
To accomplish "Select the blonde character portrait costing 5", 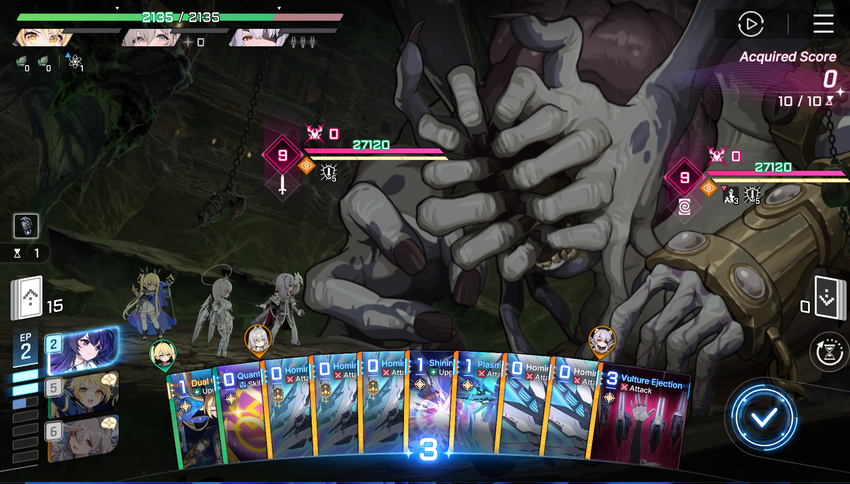I will (x=83, y=394).
